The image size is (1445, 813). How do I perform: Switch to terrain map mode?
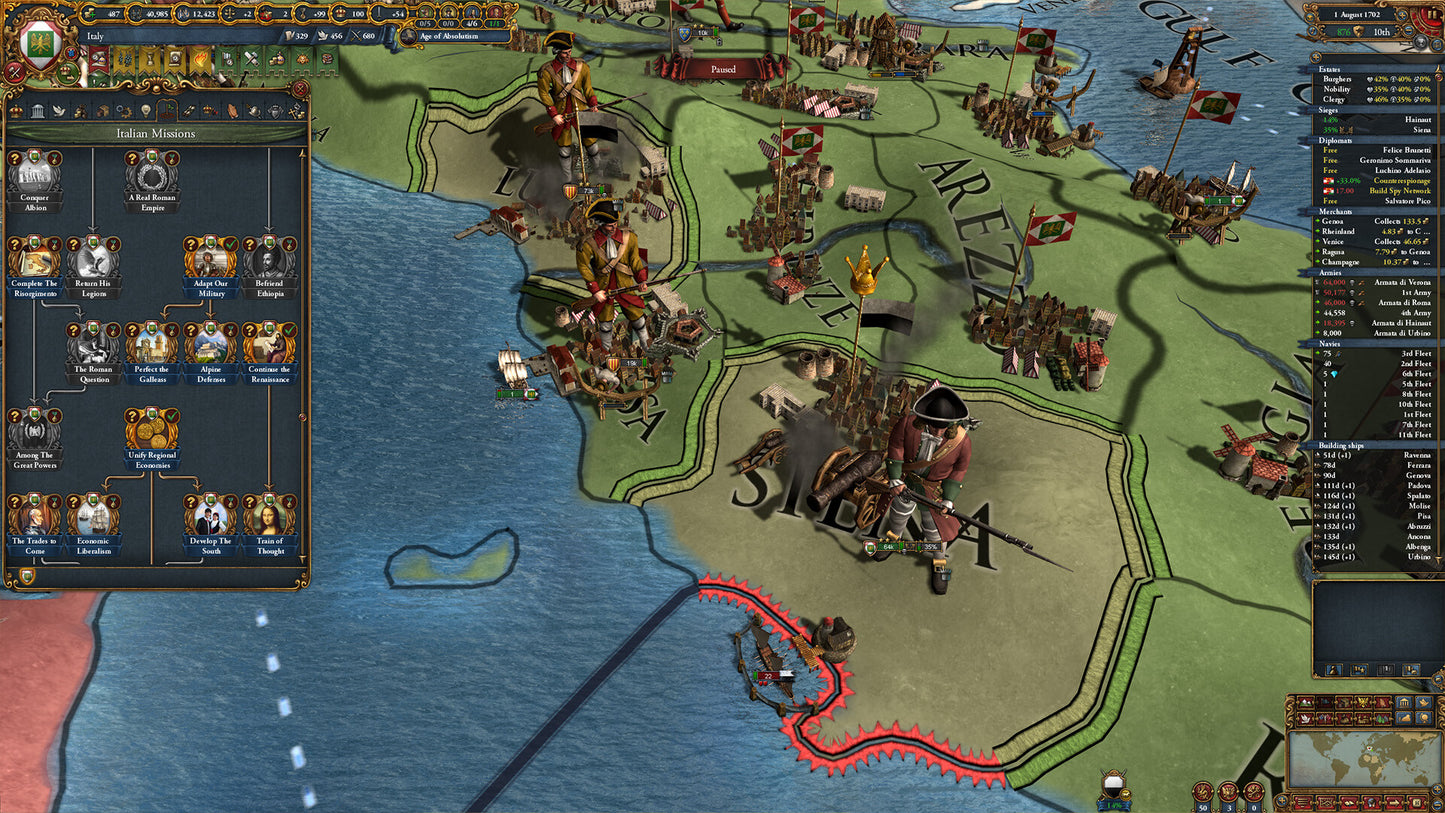(x=1305, y=703)
